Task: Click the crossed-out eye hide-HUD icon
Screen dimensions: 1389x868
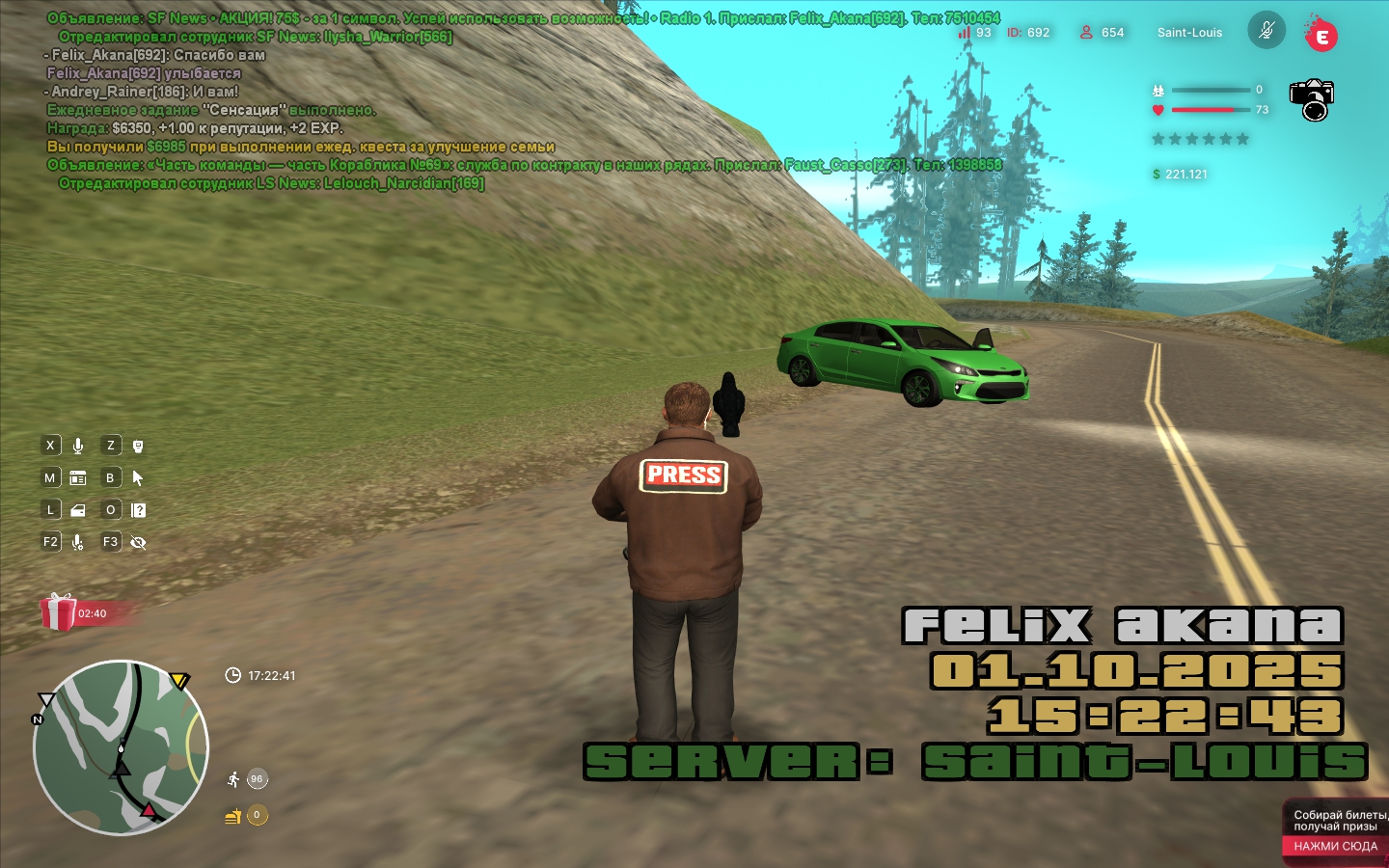Action: (138, 542)
